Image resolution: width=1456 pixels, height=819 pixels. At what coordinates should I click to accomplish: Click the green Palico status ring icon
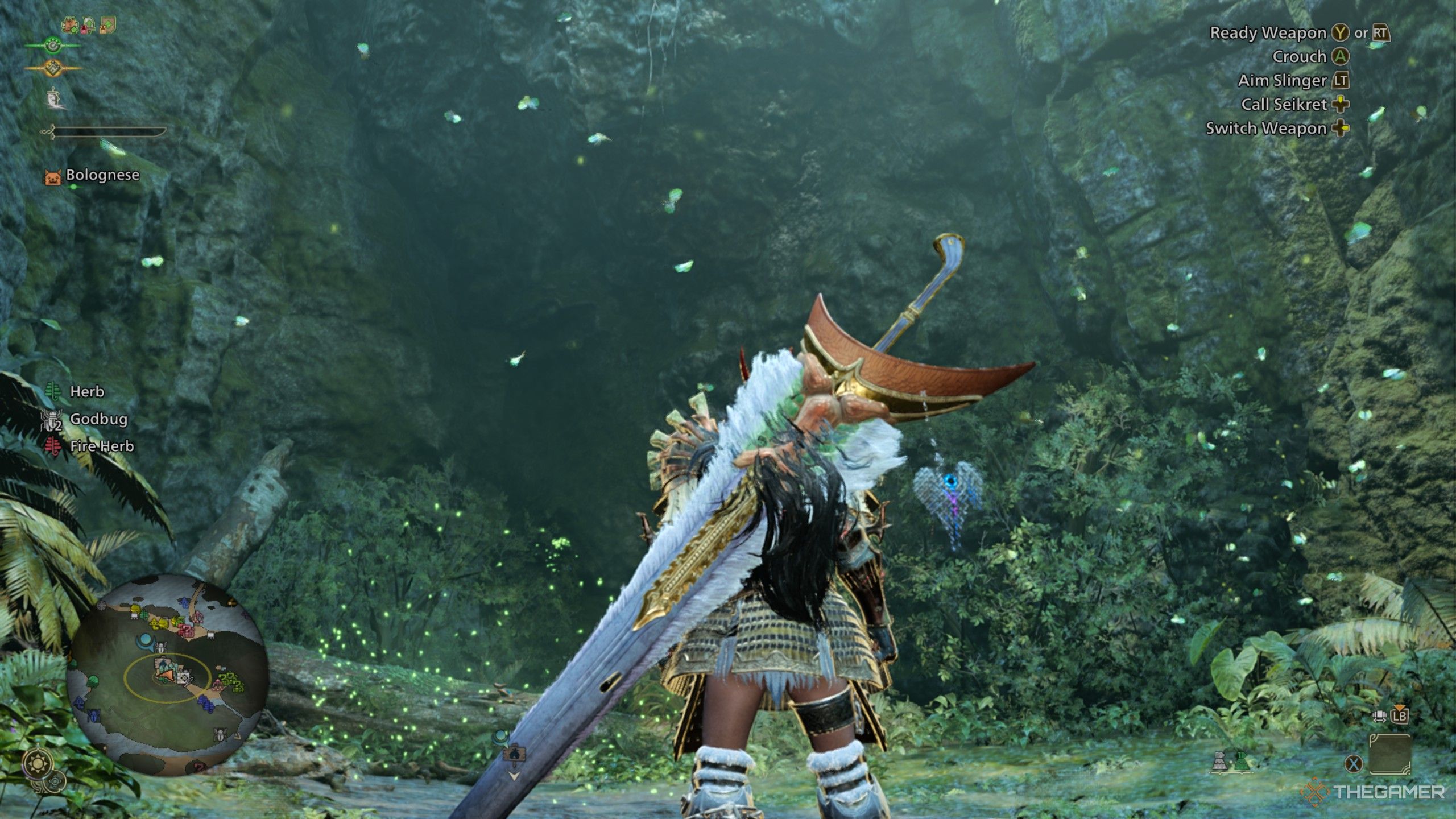pyautogui.click(x=53, y=45)
